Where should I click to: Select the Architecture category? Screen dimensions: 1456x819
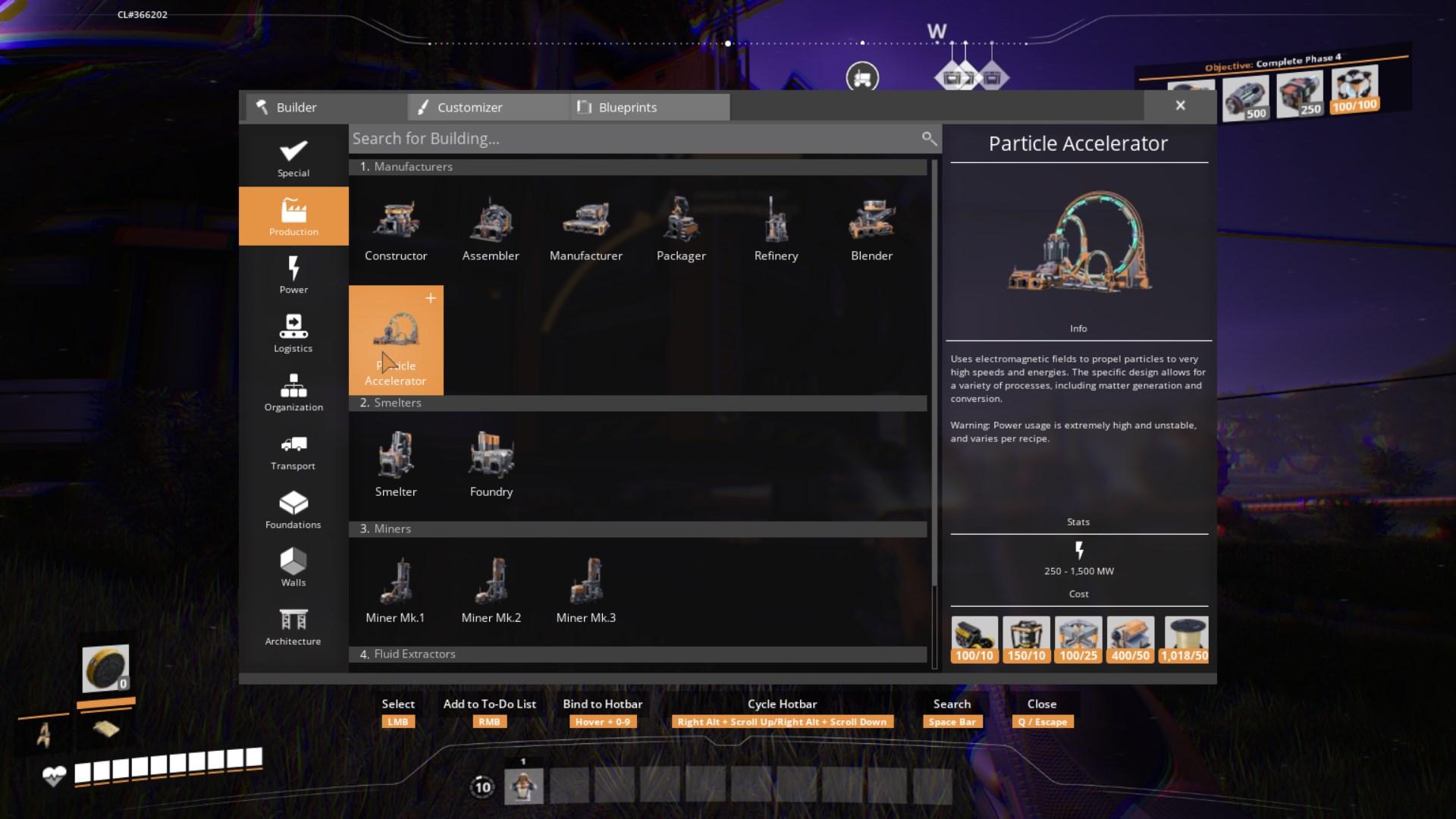[293, 622]
